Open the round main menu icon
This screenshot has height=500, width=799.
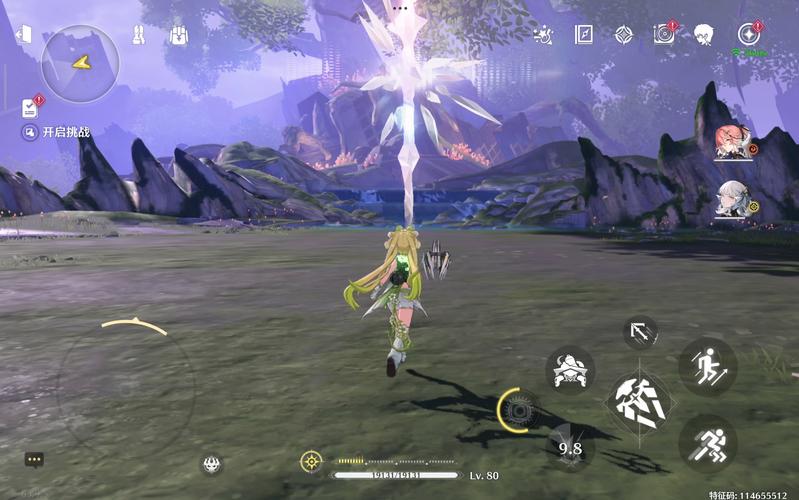749,34
